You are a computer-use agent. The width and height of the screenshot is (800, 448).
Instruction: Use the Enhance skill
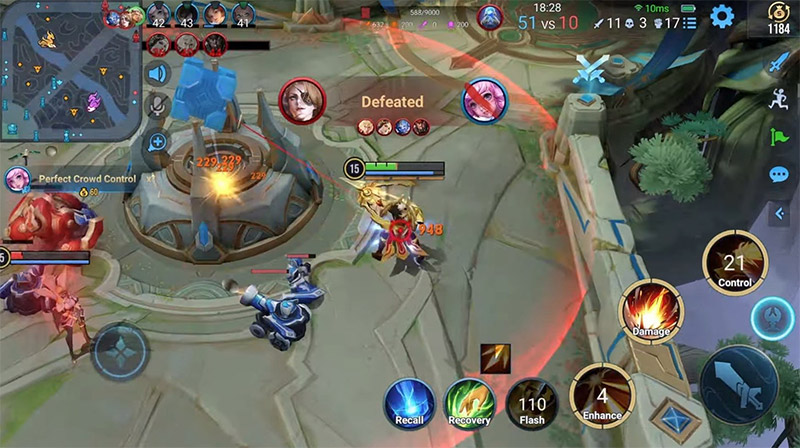602,394
